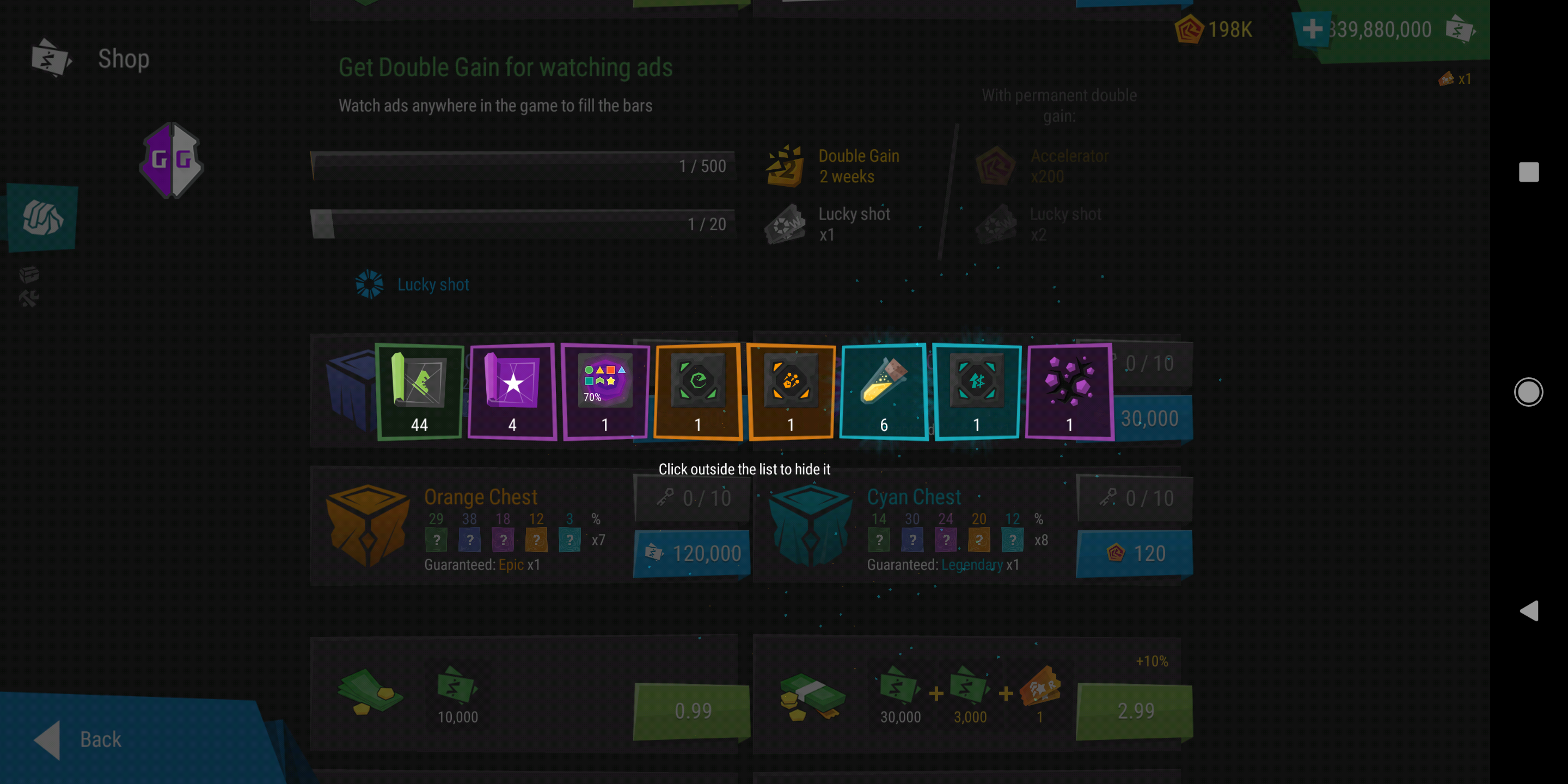This screenshot has height=784, width=1568.
Task: Choose the 70% shapes reward tile
Action: point(604,391)
